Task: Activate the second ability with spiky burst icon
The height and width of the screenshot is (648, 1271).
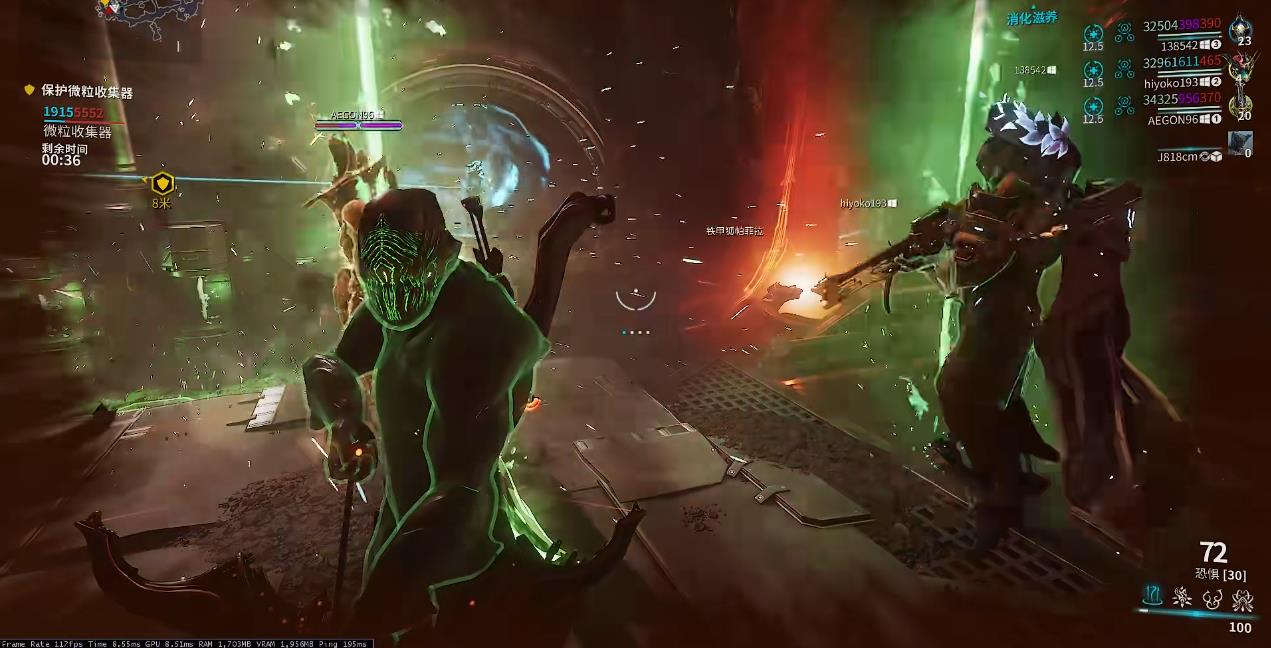Action: [x=1183, y=598]
